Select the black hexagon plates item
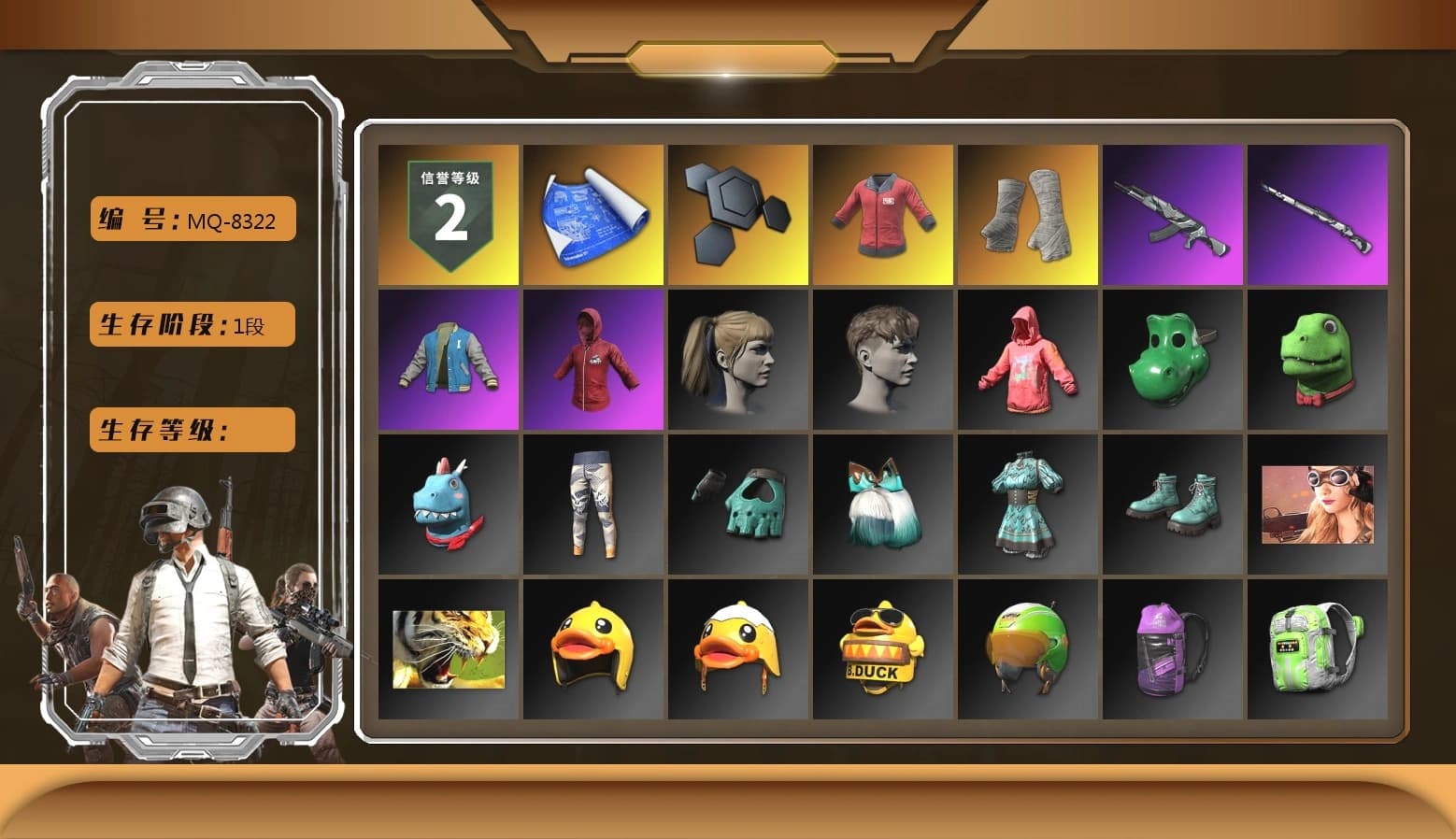Screen dimensions: 1456x839 (737, 214)
